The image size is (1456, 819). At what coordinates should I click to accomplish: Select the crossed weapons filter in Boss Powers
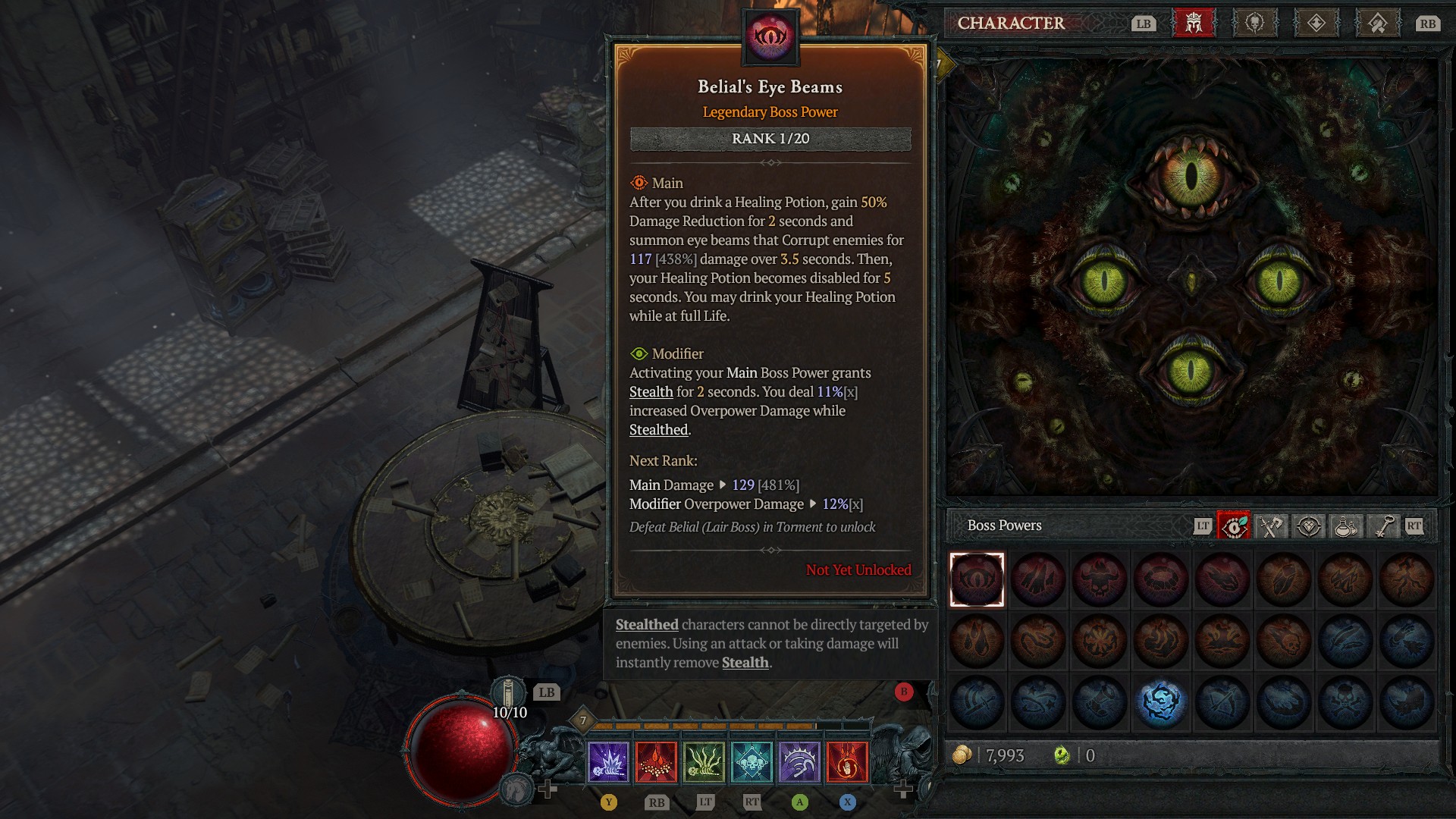click(x=1270, y=526)
